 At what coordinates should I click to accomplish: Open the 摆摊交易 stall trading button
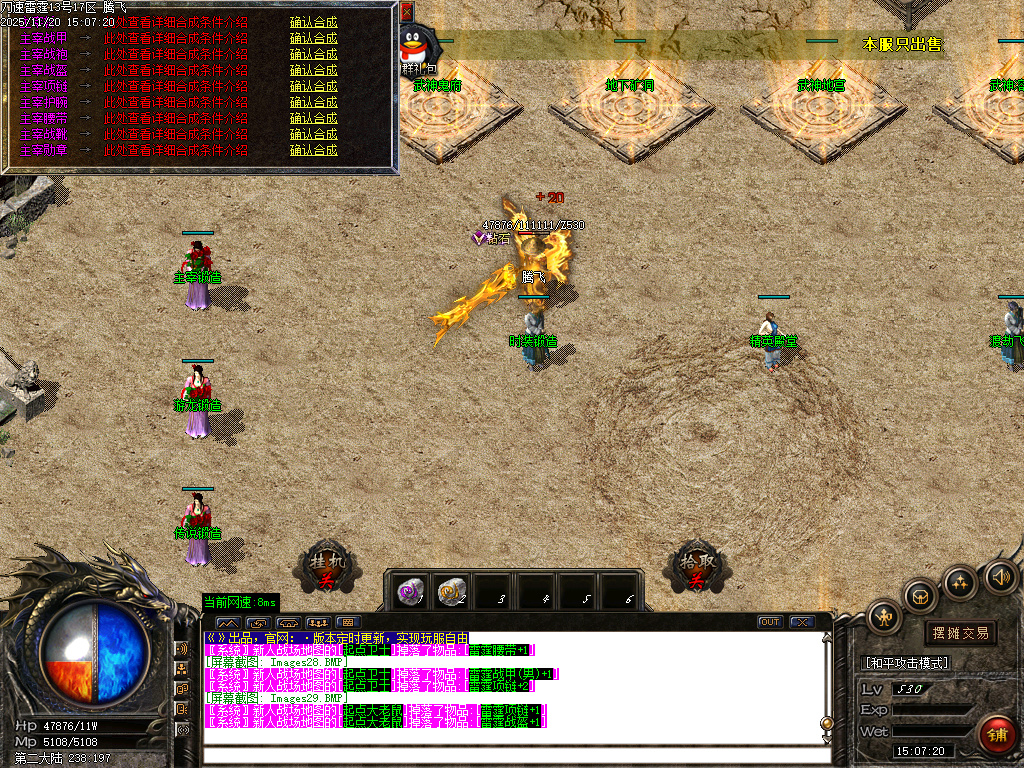point(960,633)
